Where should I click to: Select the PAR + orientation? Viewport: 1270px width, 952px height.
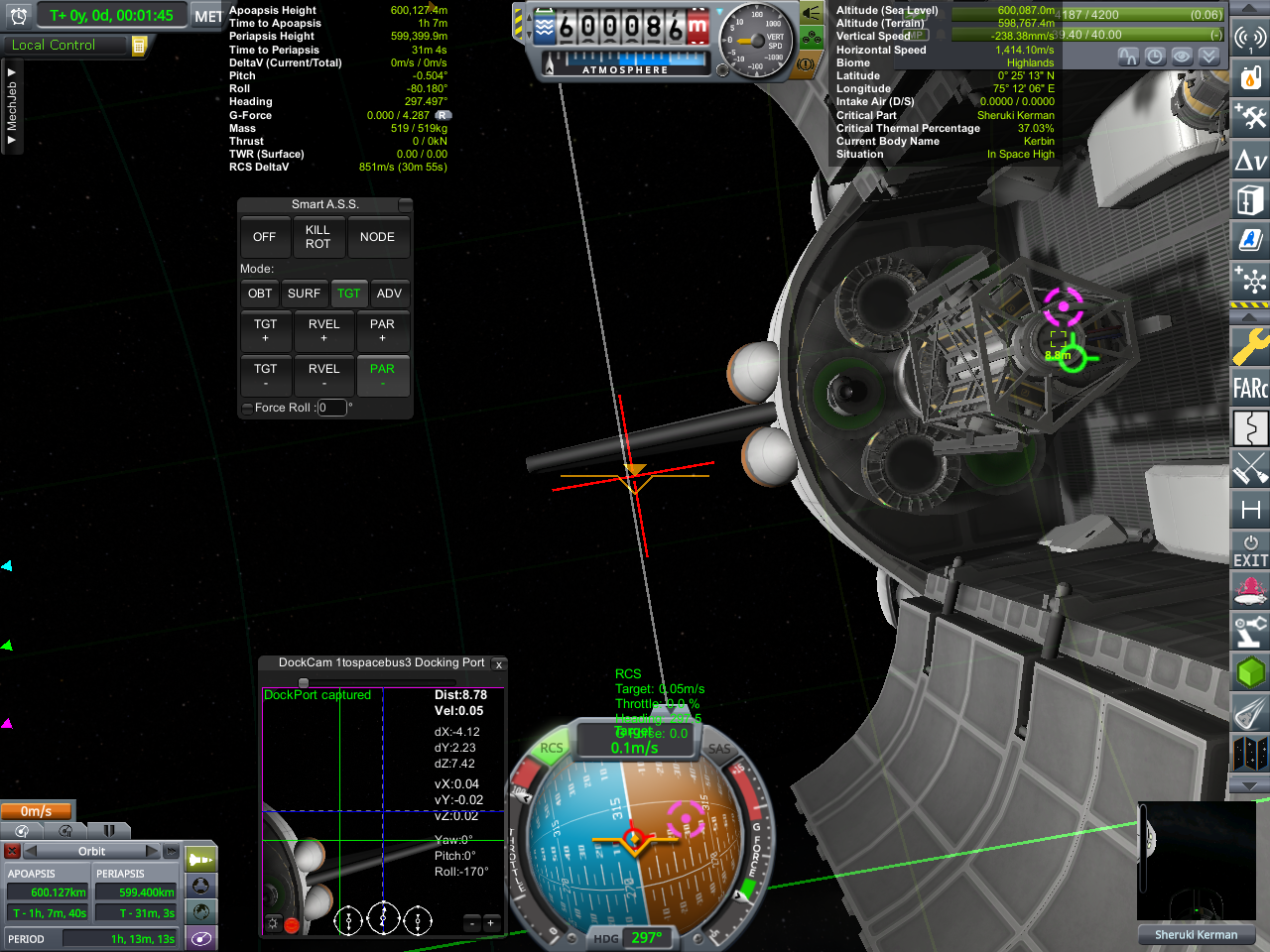[382, 330]
